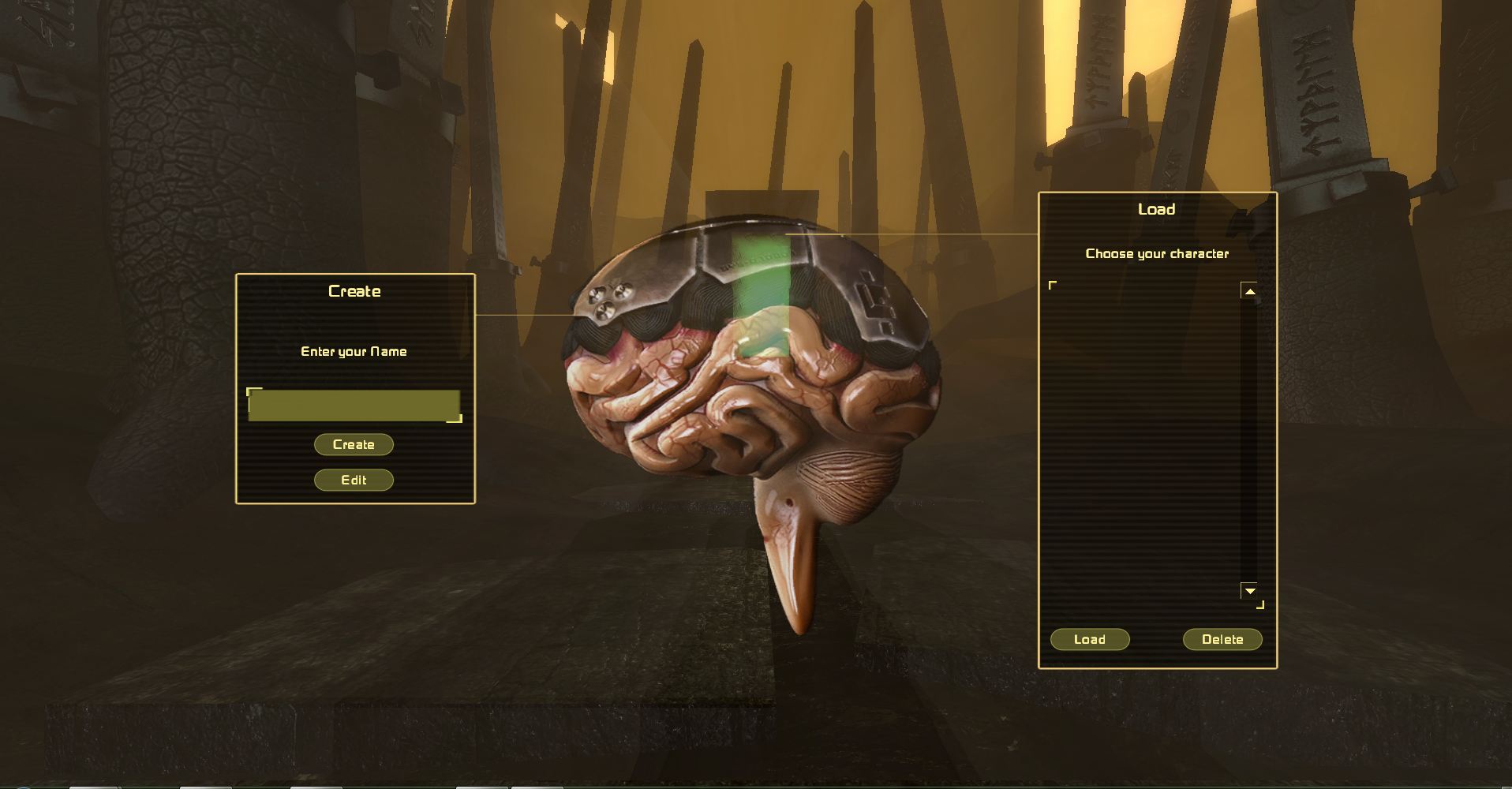Click the name entry text field
The height and width of the screenshot is (789, 1512).
click(354, 406)
